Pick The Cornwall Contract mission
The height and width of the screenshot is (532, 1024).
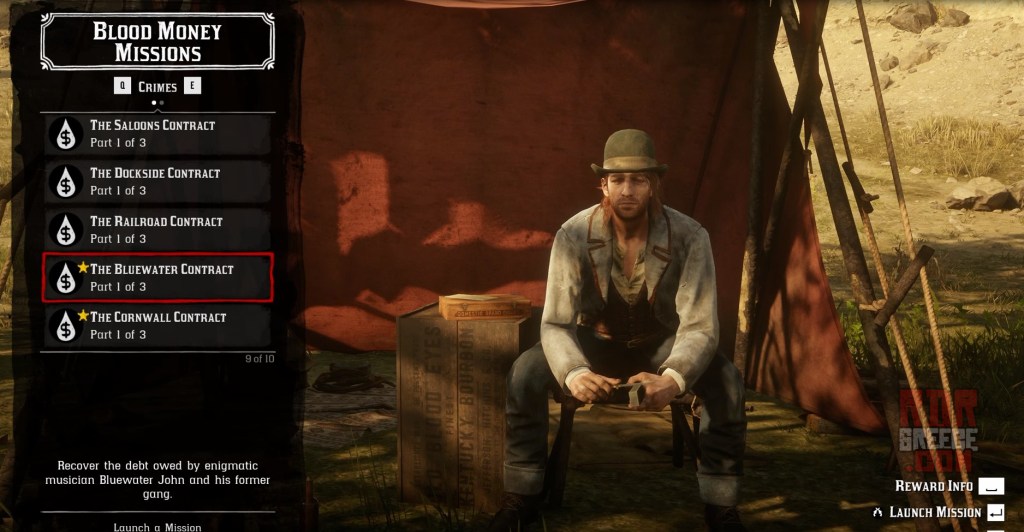(x=157, y=326)
